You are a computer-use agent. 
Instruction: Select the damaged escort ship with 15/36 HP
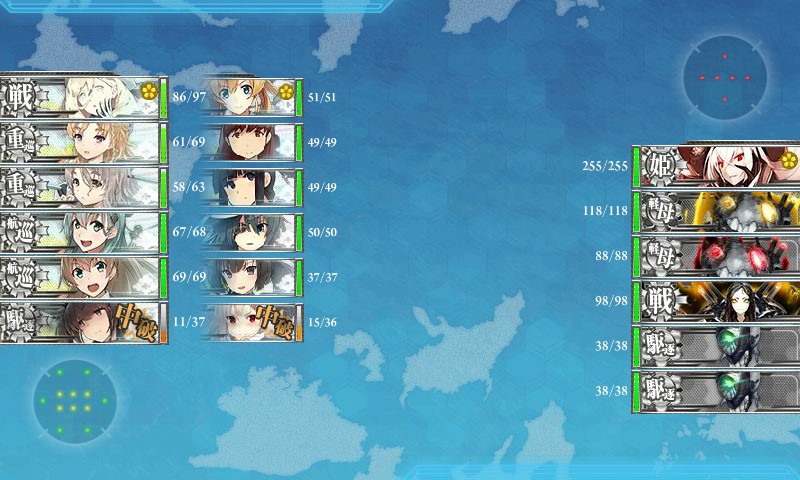[x=250, y=322]
